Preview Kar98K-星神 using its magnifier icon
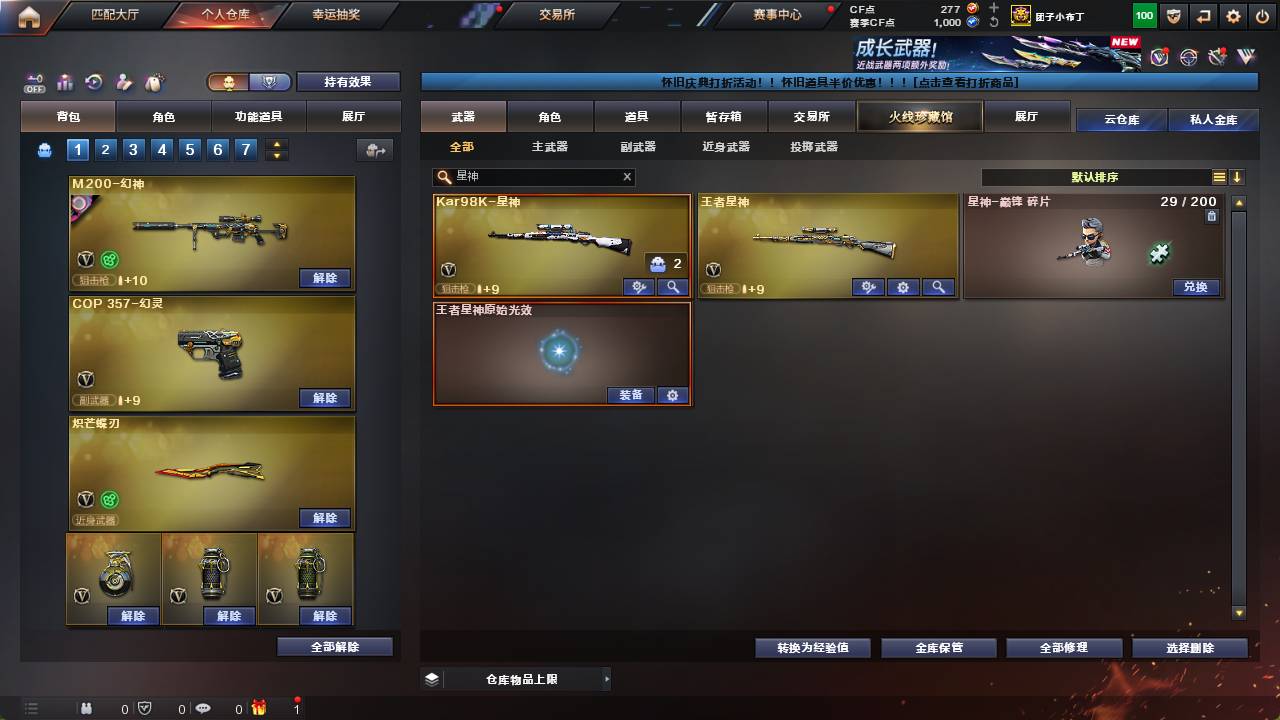This screenshot has height=720, width=1280. 673,287
